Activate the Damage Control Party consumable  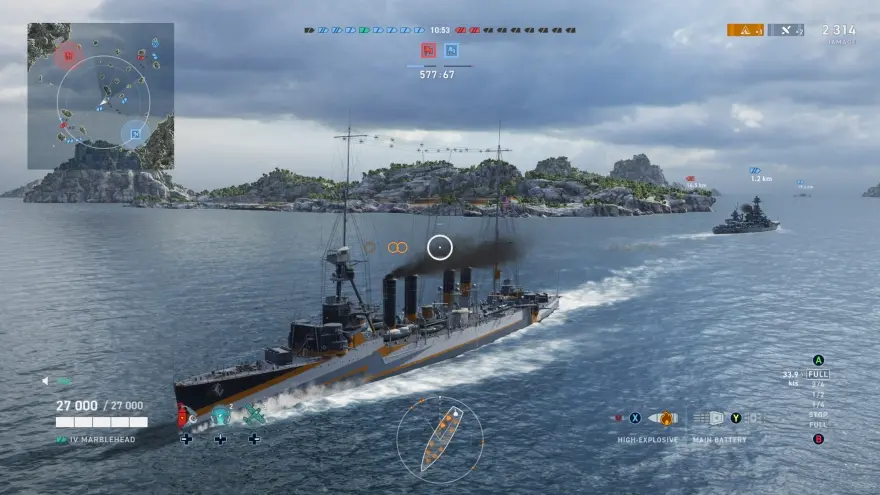tap(185, 416)
